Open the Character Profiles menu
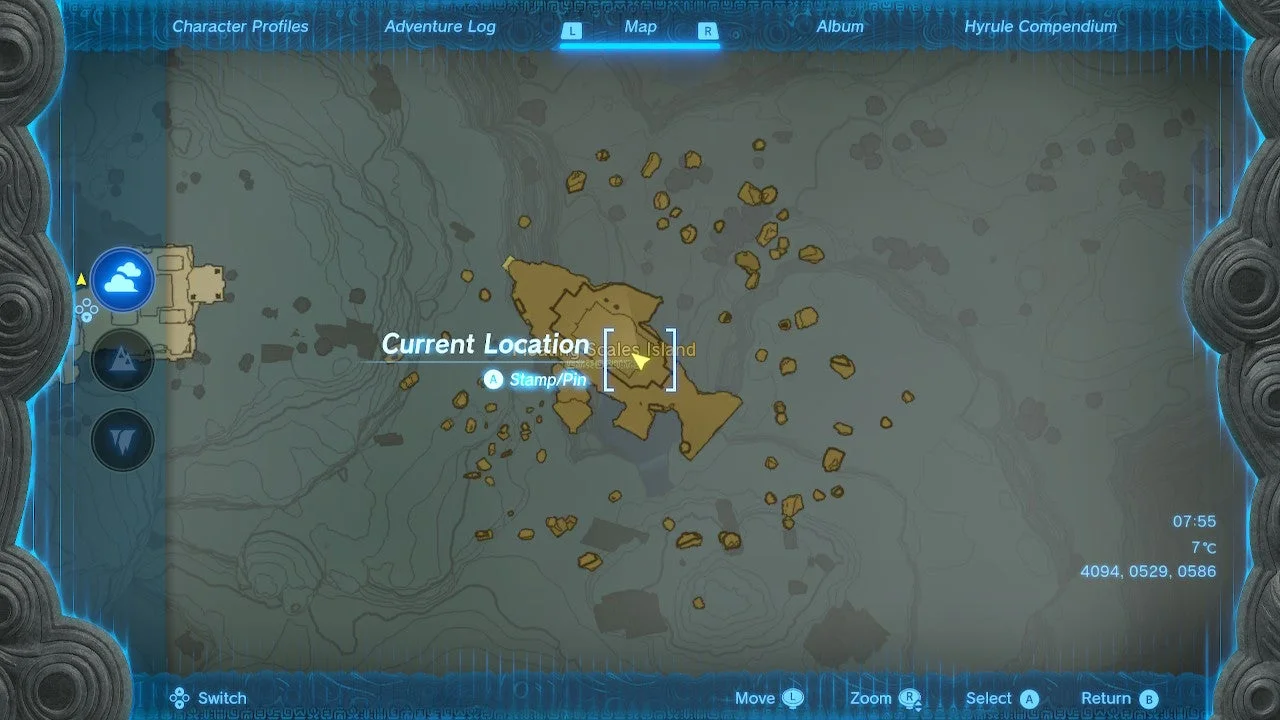Viewport: 1280px width, 720px height. click(x=240, y=27)
